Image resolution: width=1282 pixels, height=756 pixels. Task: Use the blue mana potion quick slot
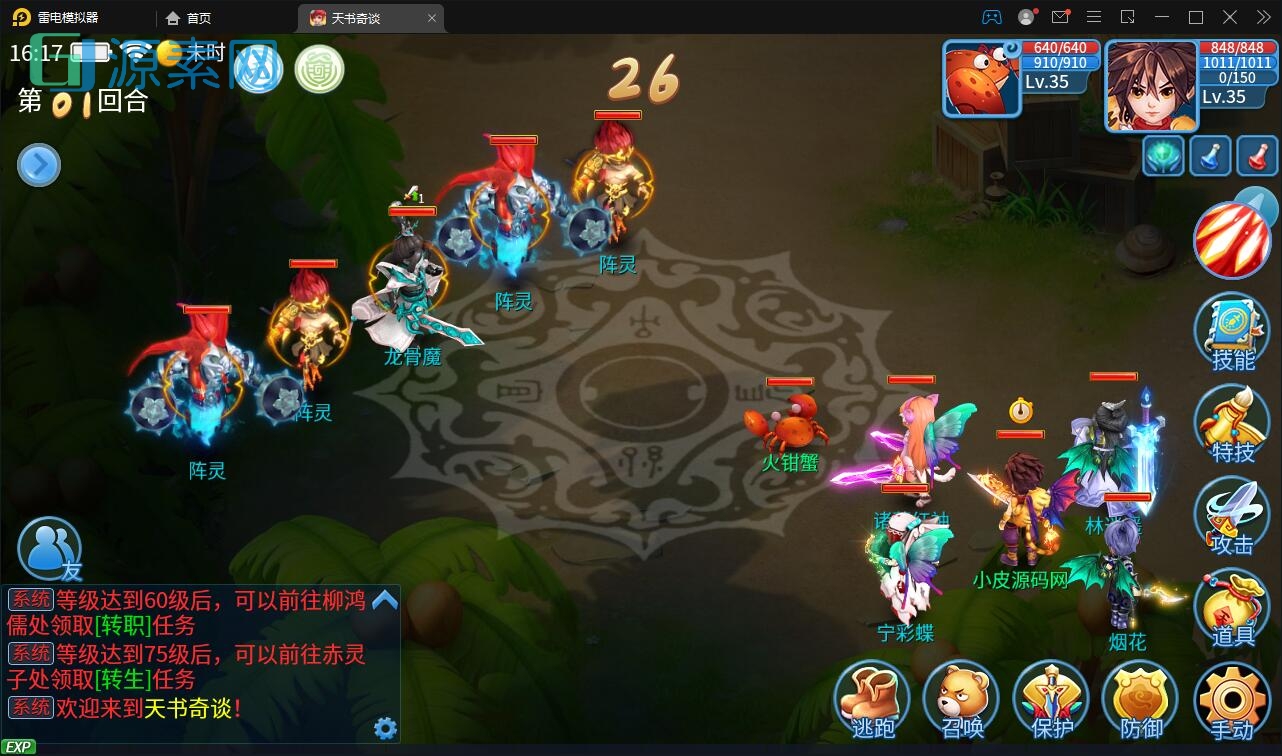coord(1211,157)
